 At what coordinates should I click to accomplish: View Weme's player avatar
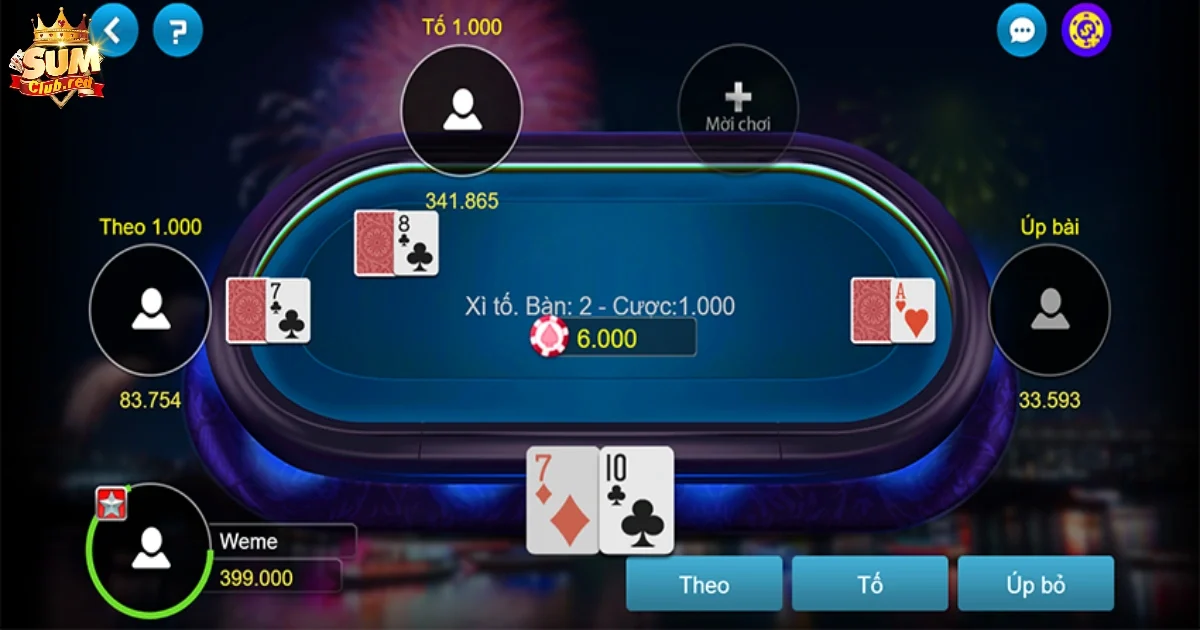(x=150, y=546)
